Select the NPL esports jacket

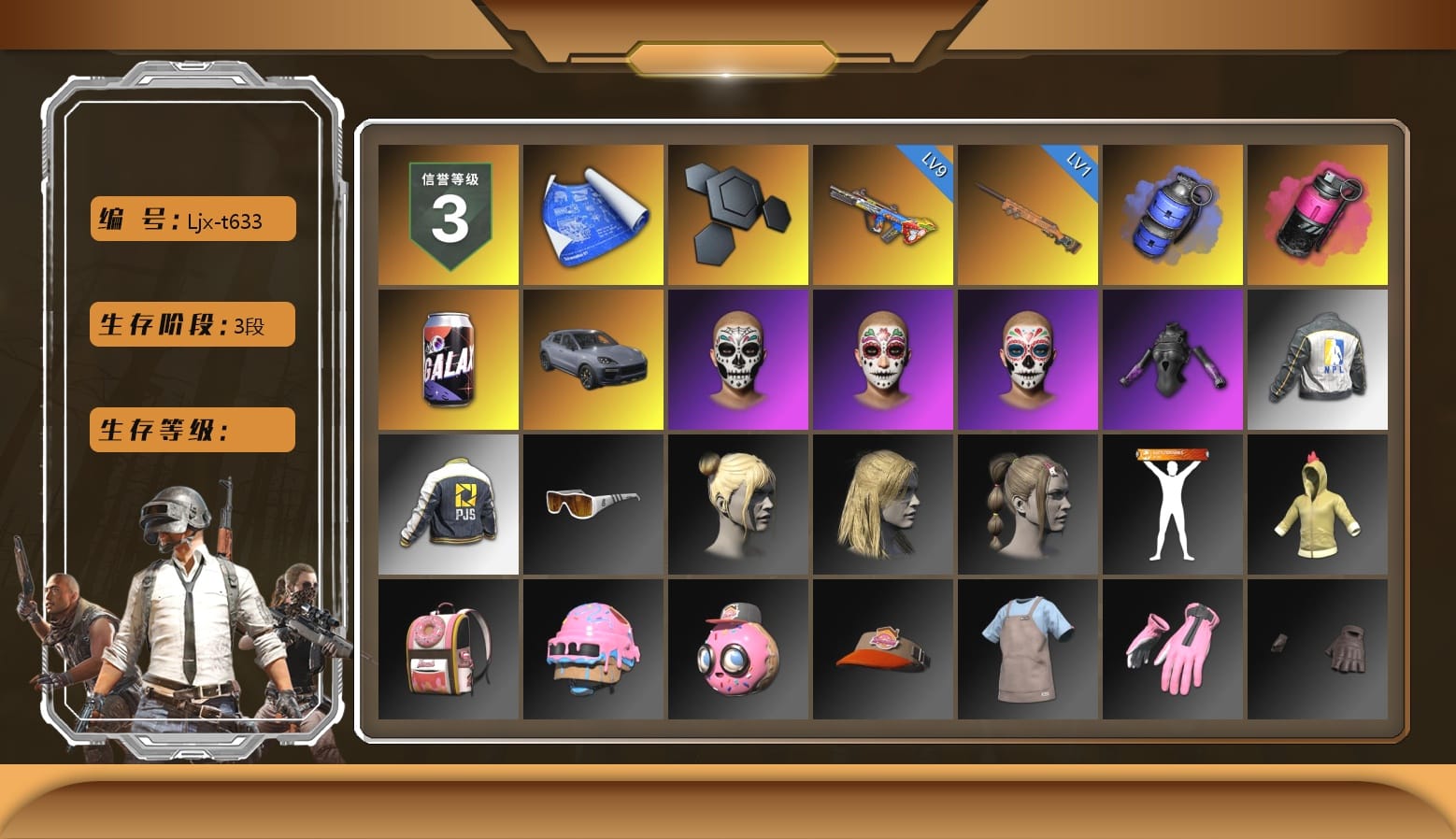[1318, 360]
